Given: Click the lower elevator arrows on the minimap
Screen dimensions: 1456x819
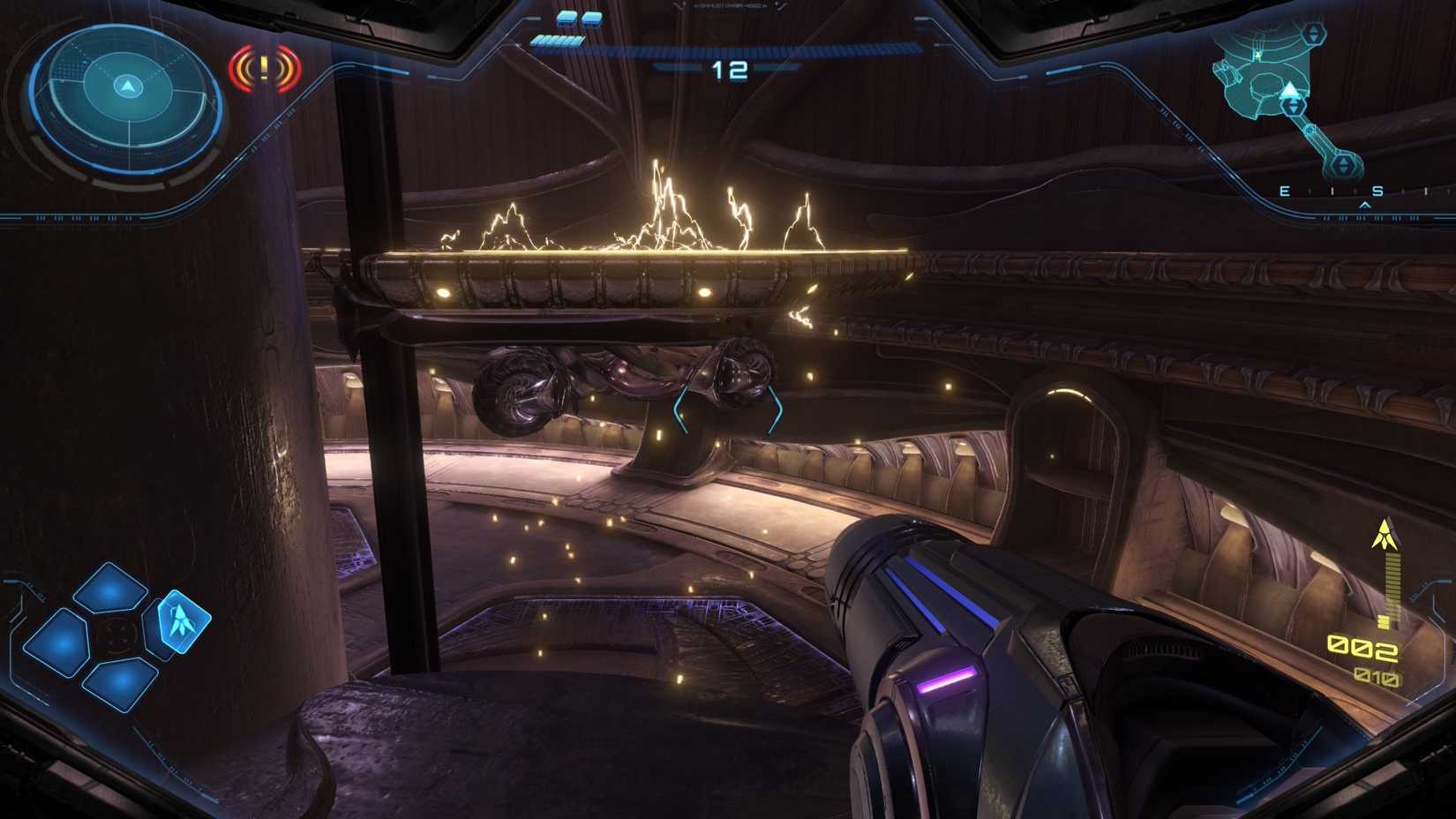Looking at the screenshot, I should [1344, 164].
